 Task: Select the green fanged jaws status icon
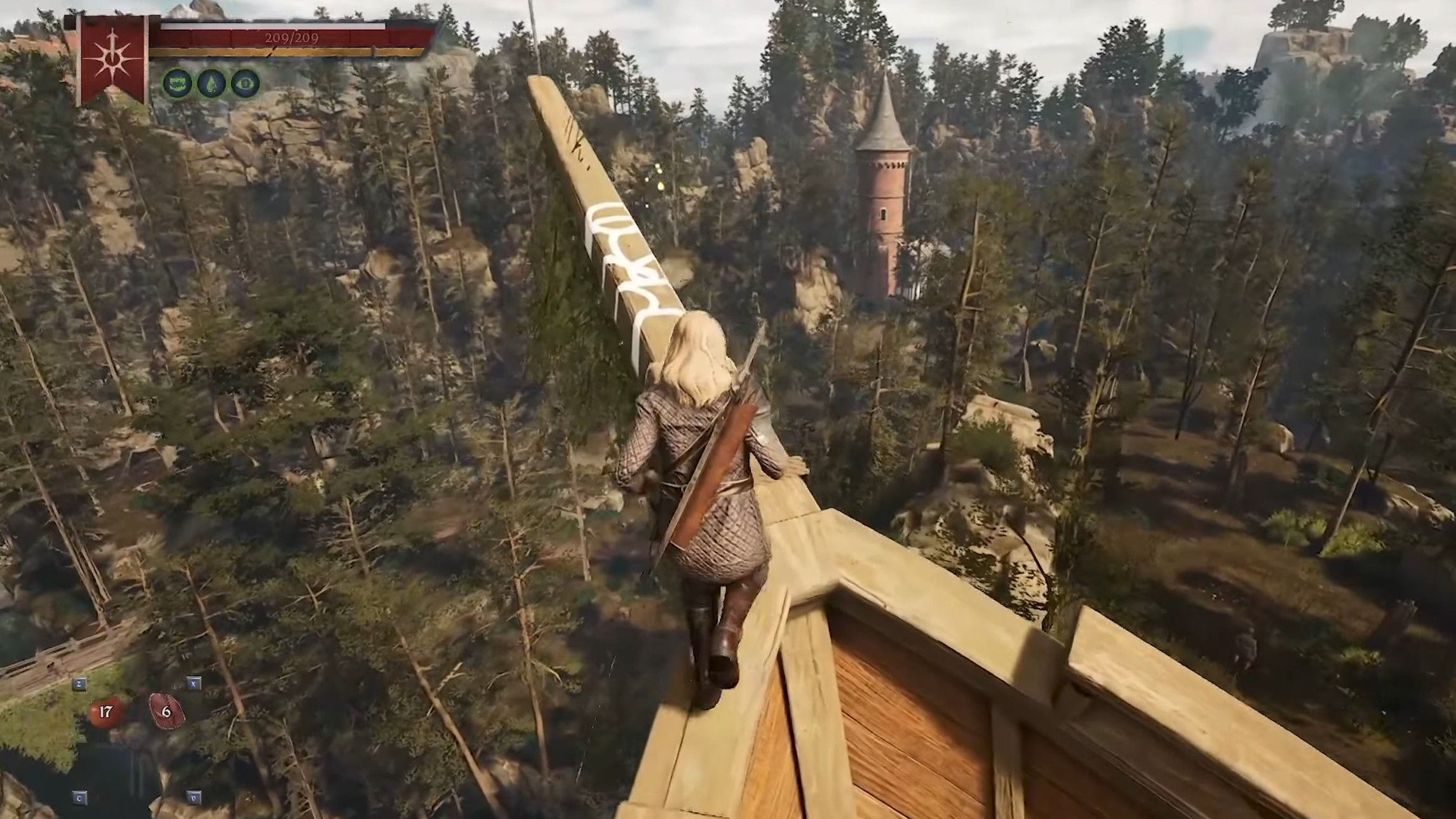coord(177,83)
